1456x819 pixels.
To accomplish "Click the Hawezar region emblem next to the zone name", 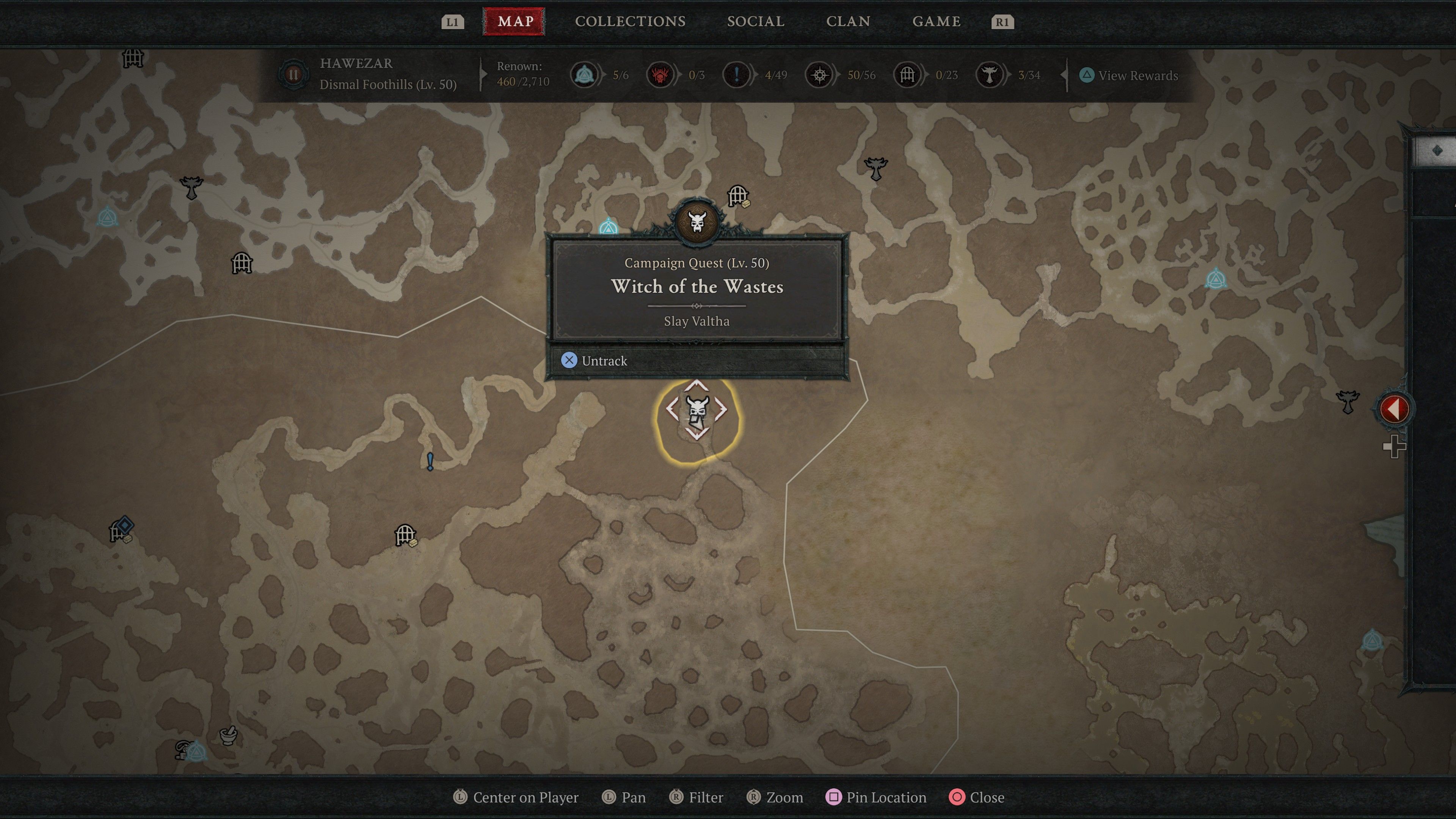I will coord(293,74).
